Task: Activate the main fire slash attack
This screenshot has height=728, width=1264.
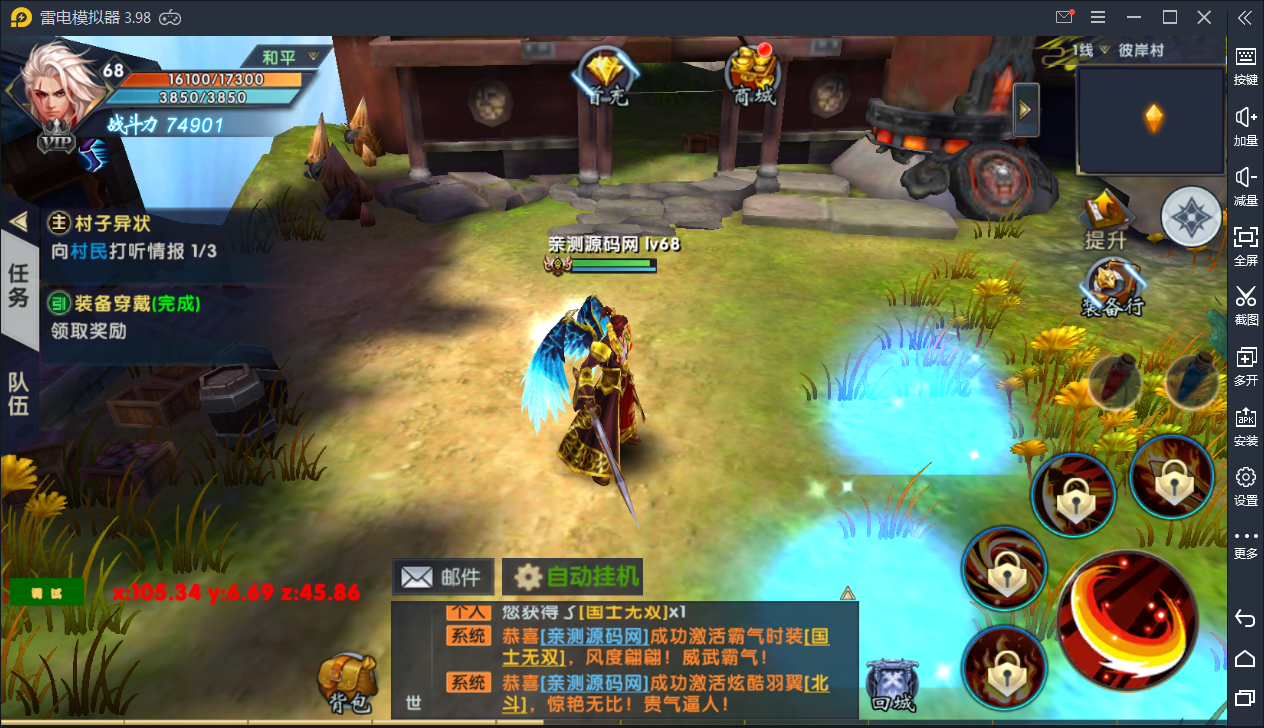Action: (1126, 619)
